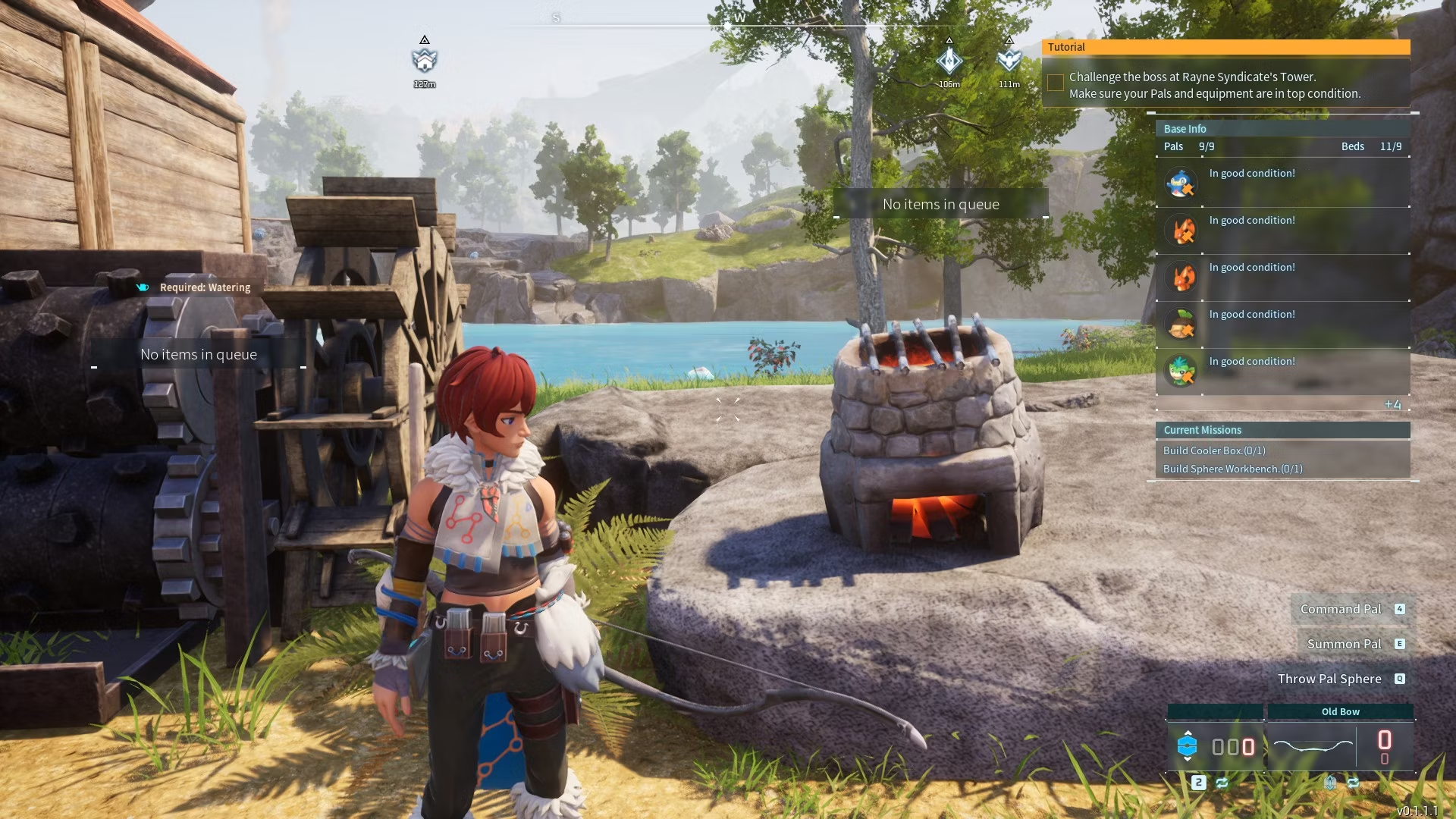Tick the tutorial objective checkbox
This screenshot has width=1456, height=819.
[x=1055, y=83]
